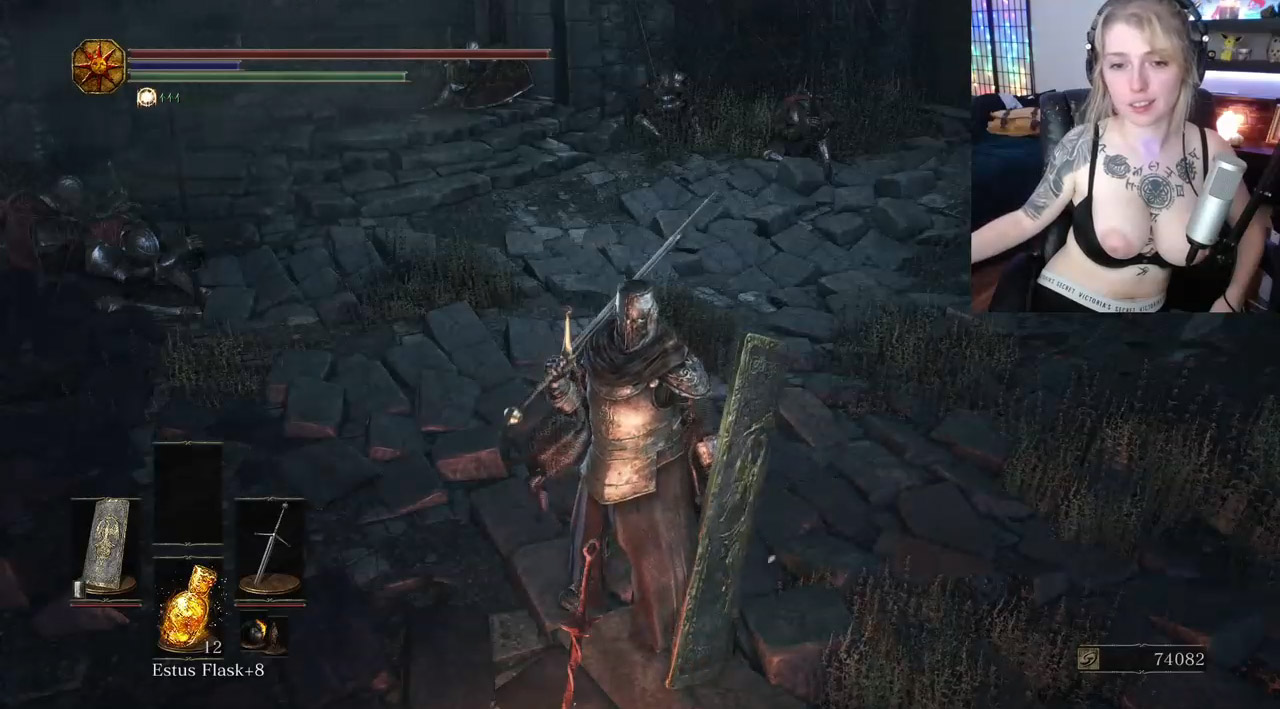
Task: Select the small dark orb item slot
Action: pyautogui.click(x=263, y=635)
